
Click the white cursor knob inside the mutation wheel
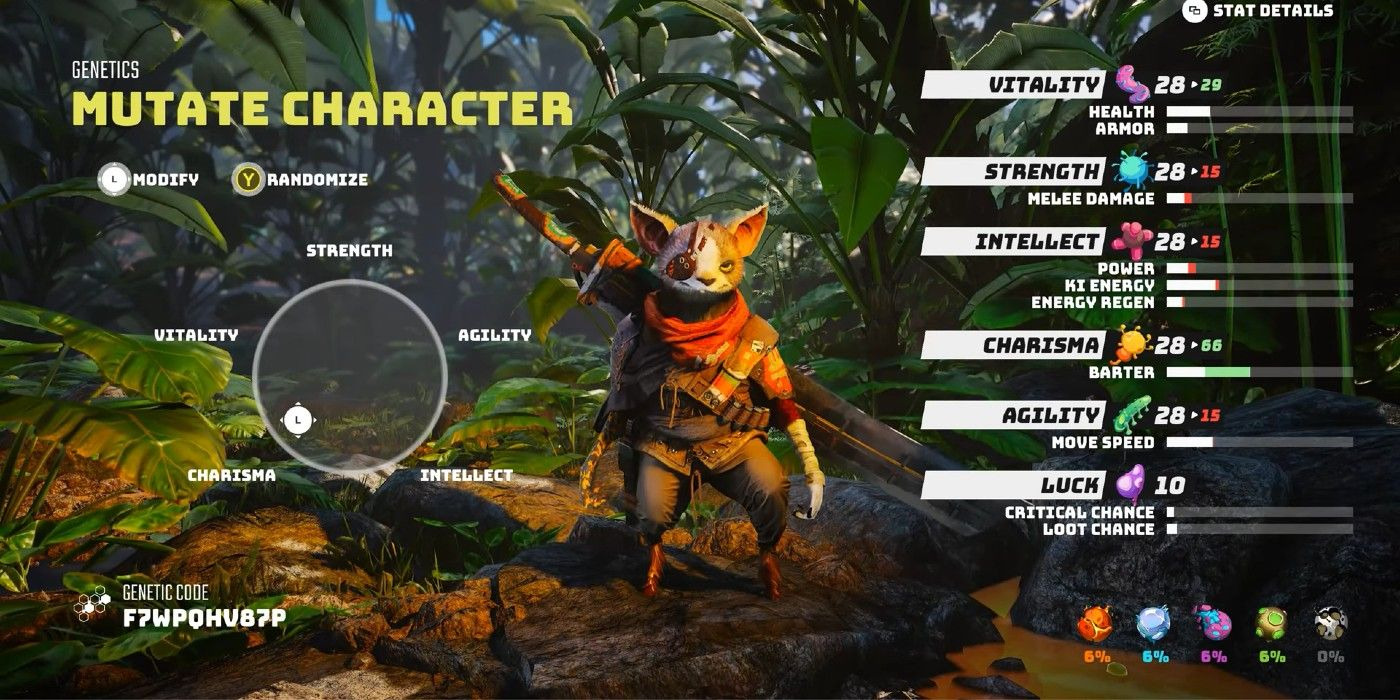tap(297, 420)
